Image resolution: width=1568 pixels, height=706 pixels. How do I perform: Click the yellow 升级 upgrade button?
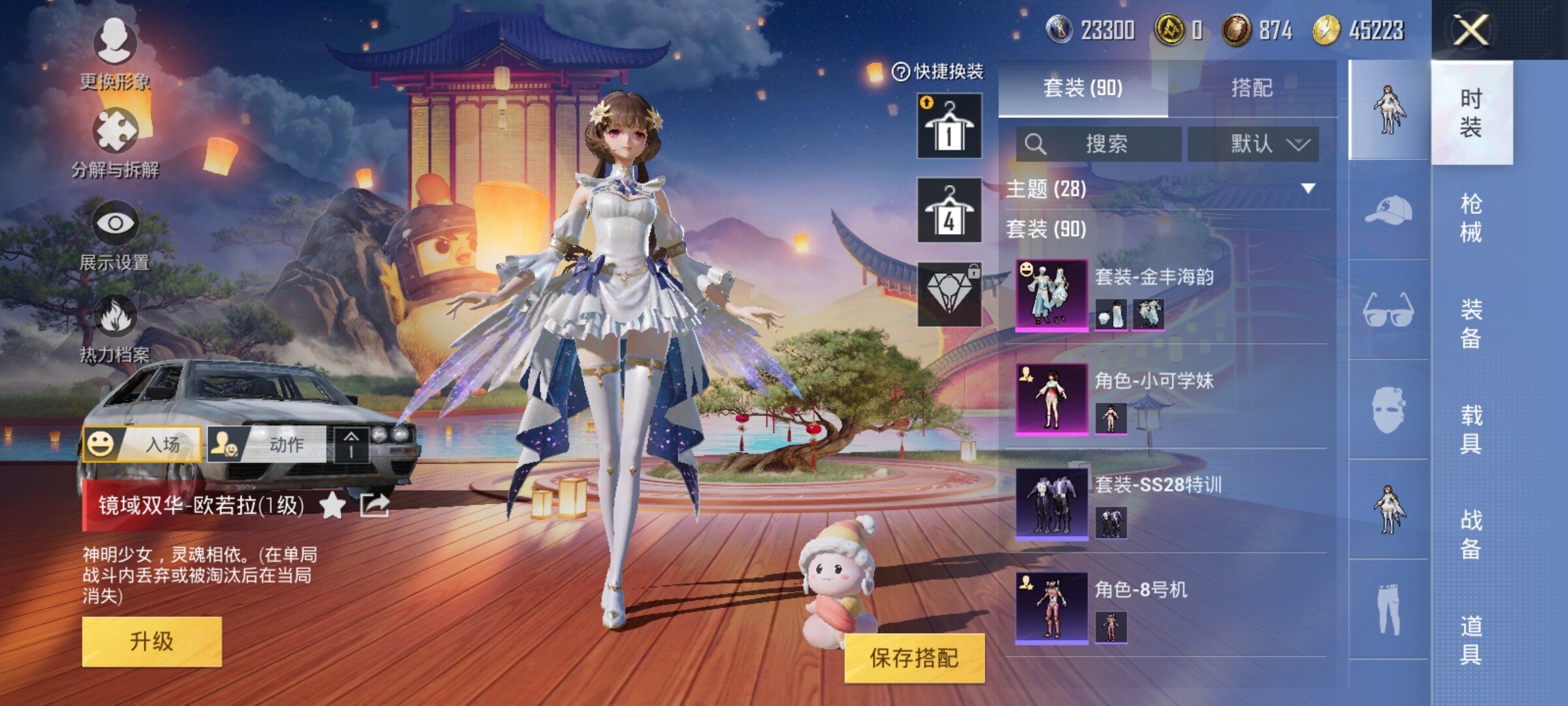[x=152, y=641]
